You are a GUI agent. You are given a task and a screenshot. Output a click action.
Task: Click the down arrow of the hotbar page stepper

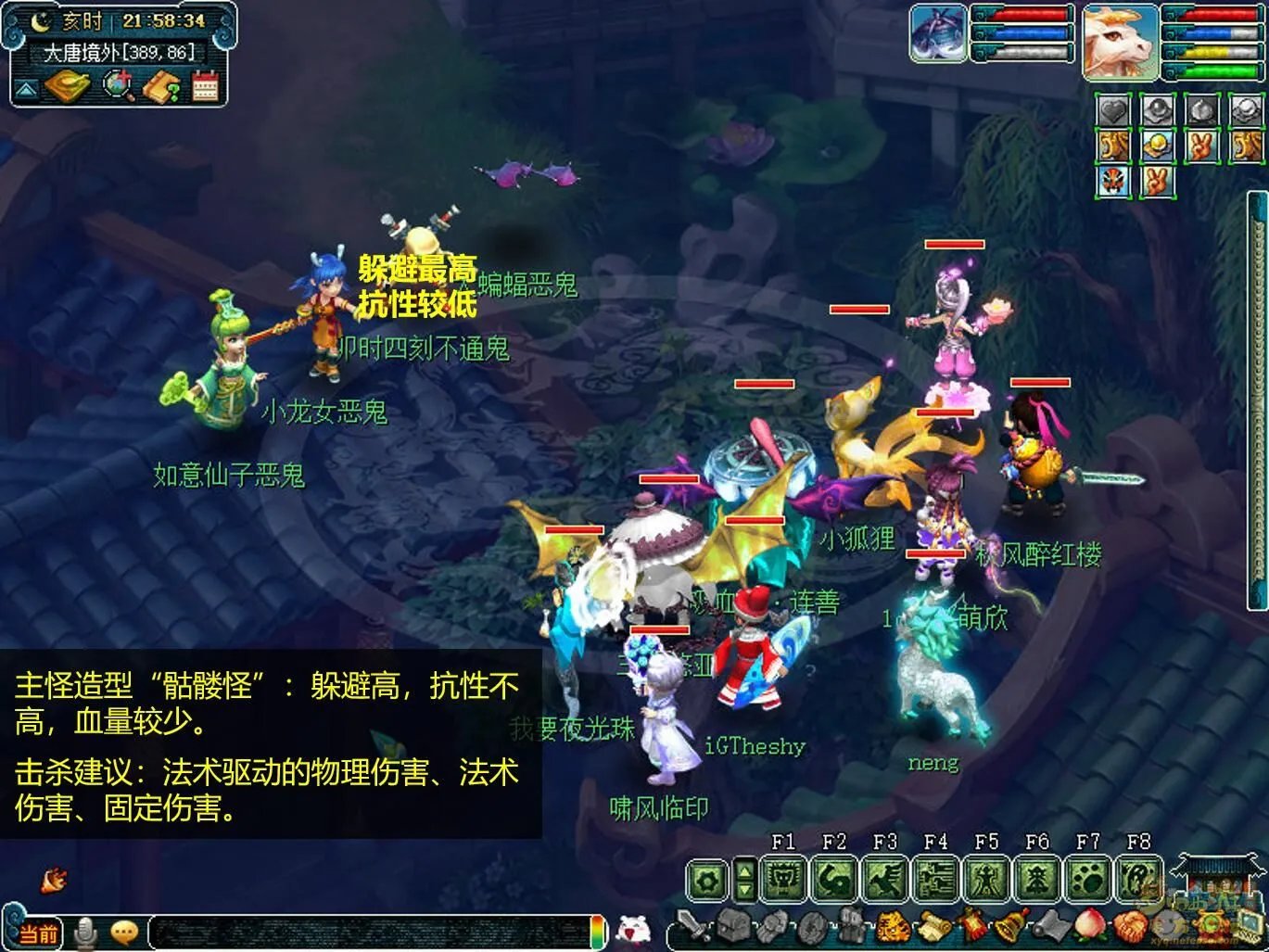pyautogui.click(x=745, y=891)
